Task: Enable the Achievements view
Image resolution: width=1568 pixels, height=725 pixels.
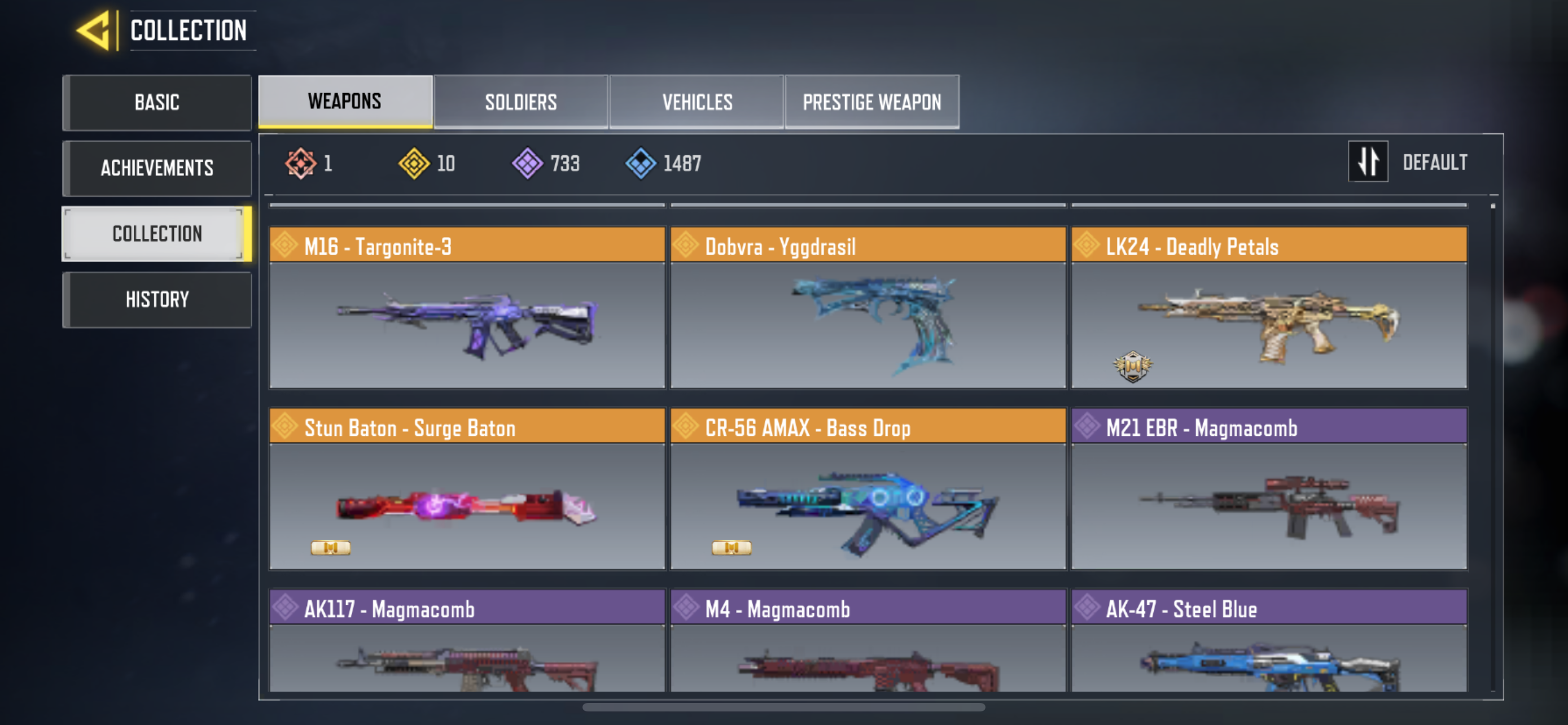Action: pyautogui.click(x=157, y=168)
